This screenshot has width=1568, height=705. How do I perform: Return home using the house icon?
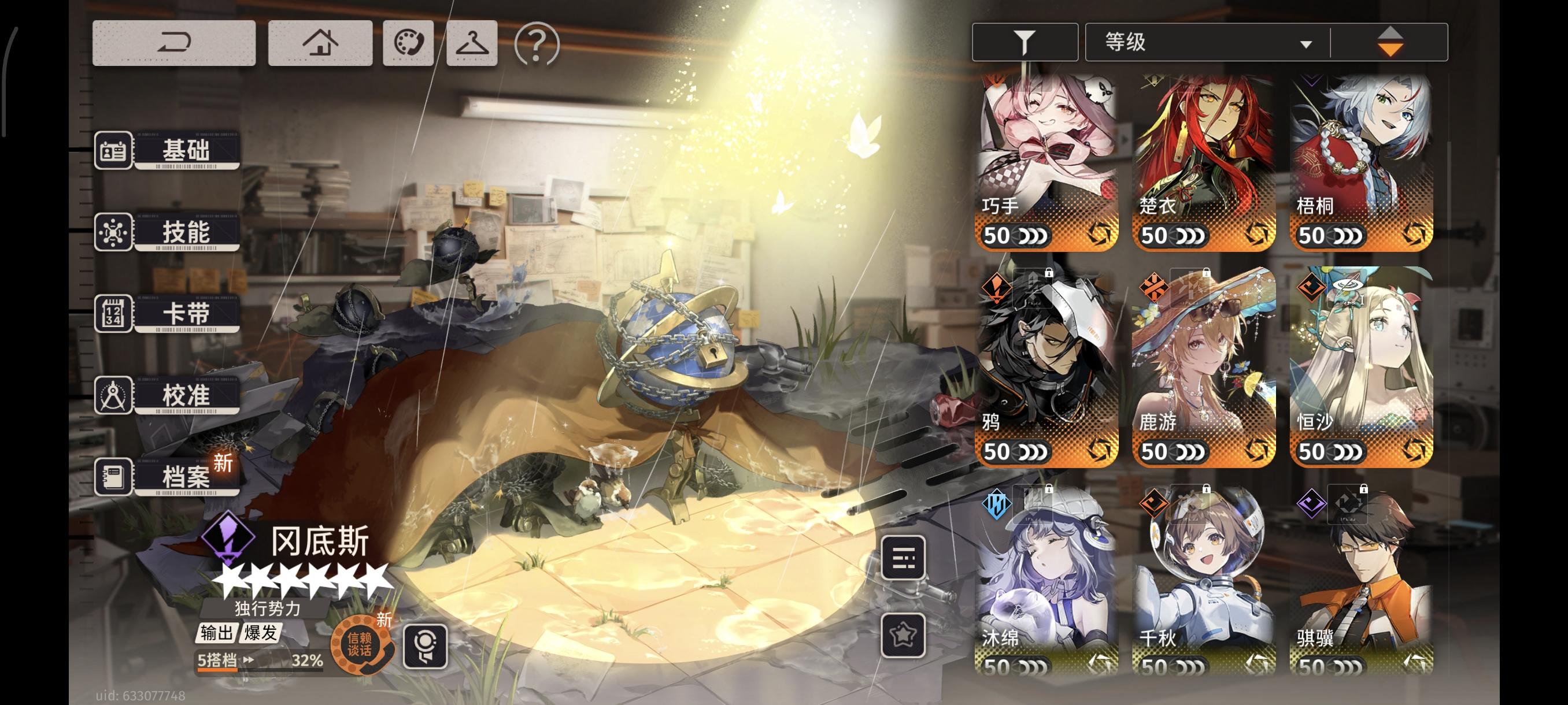point(321,44)
